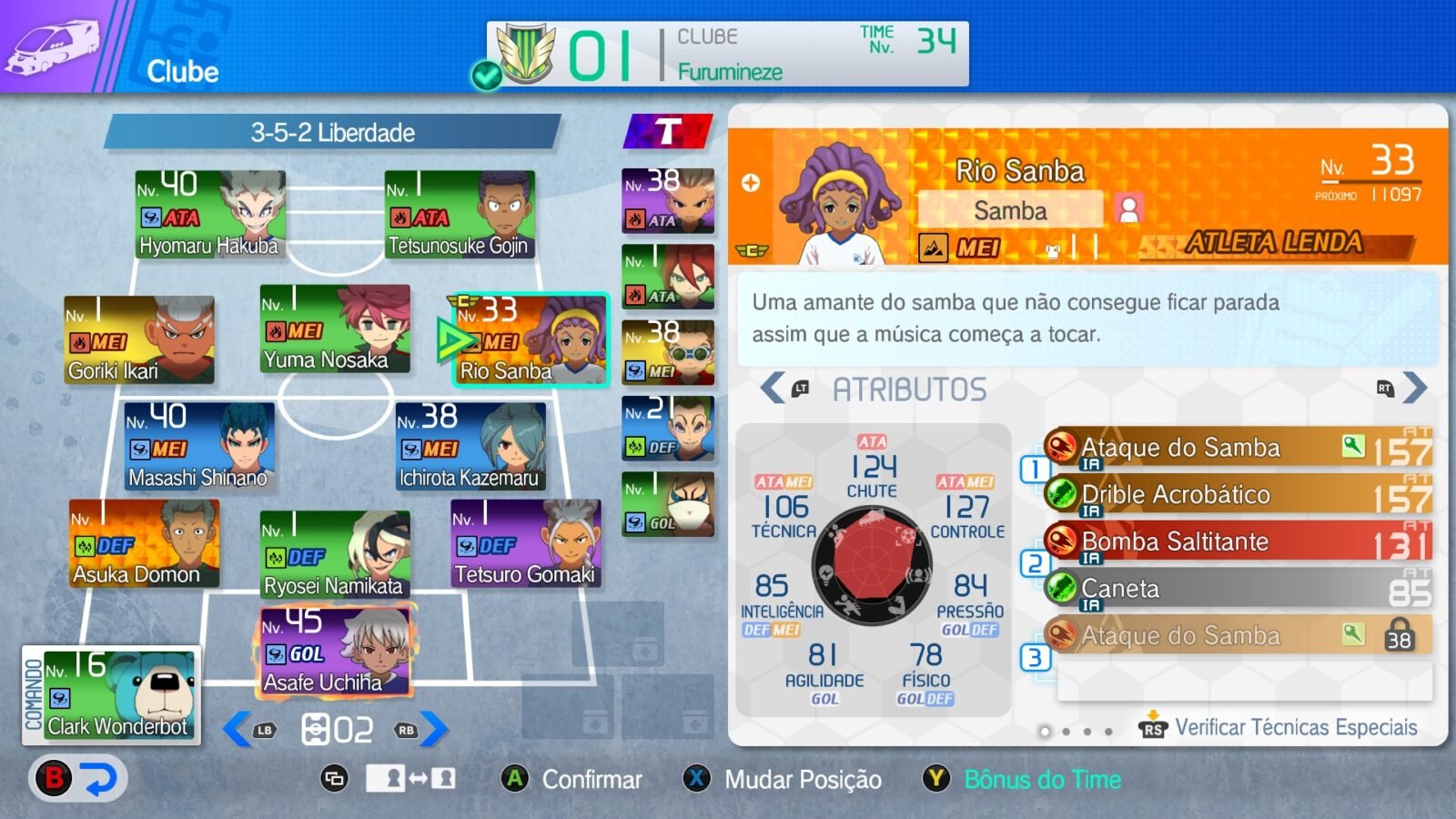Screen dimensions: 1456x819
Task: Click the mountain element icon beside the MEI badge
Action: point(935,246)
